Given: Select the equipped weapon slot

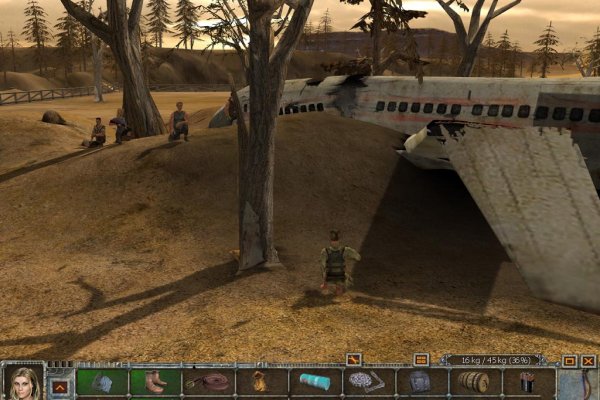Looking at the screenshot, I should 579,384.
